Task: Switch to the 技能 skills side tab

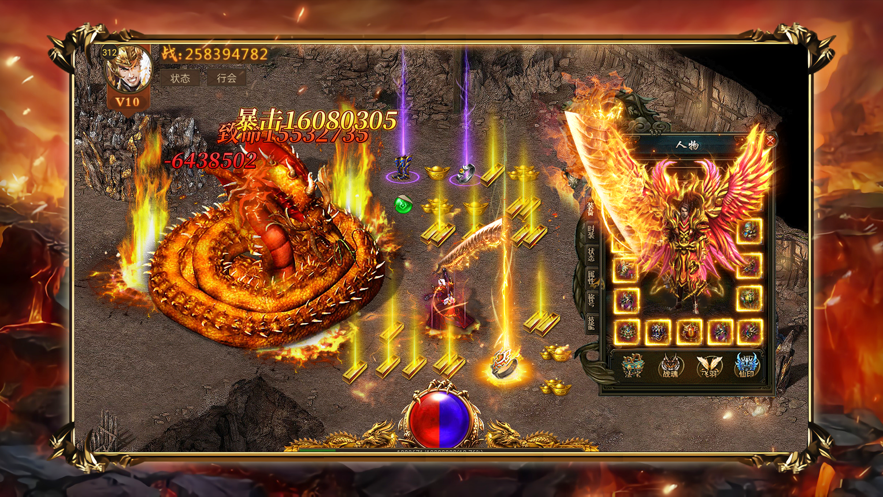Action: point(591,322)
